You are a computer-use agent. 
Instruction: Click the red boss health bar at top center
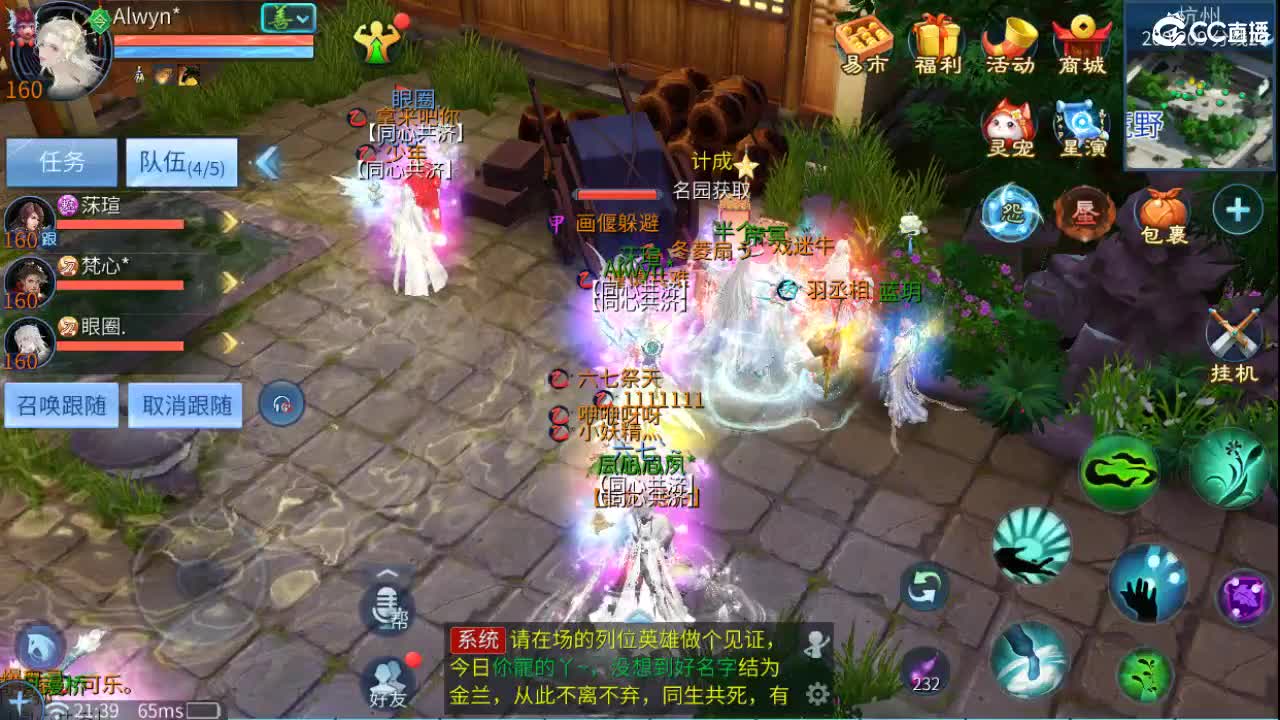(617, 194)
